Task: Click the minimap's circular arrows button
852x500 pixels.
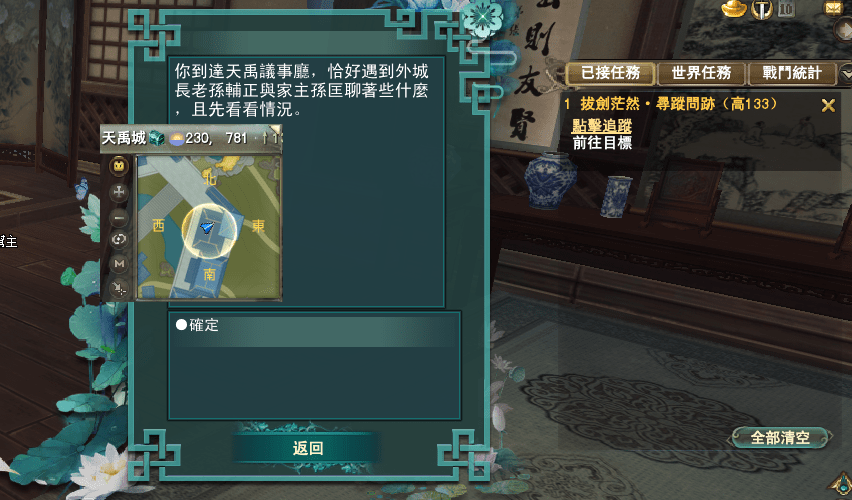Action: pyautogui.click(x=119, y=239)
